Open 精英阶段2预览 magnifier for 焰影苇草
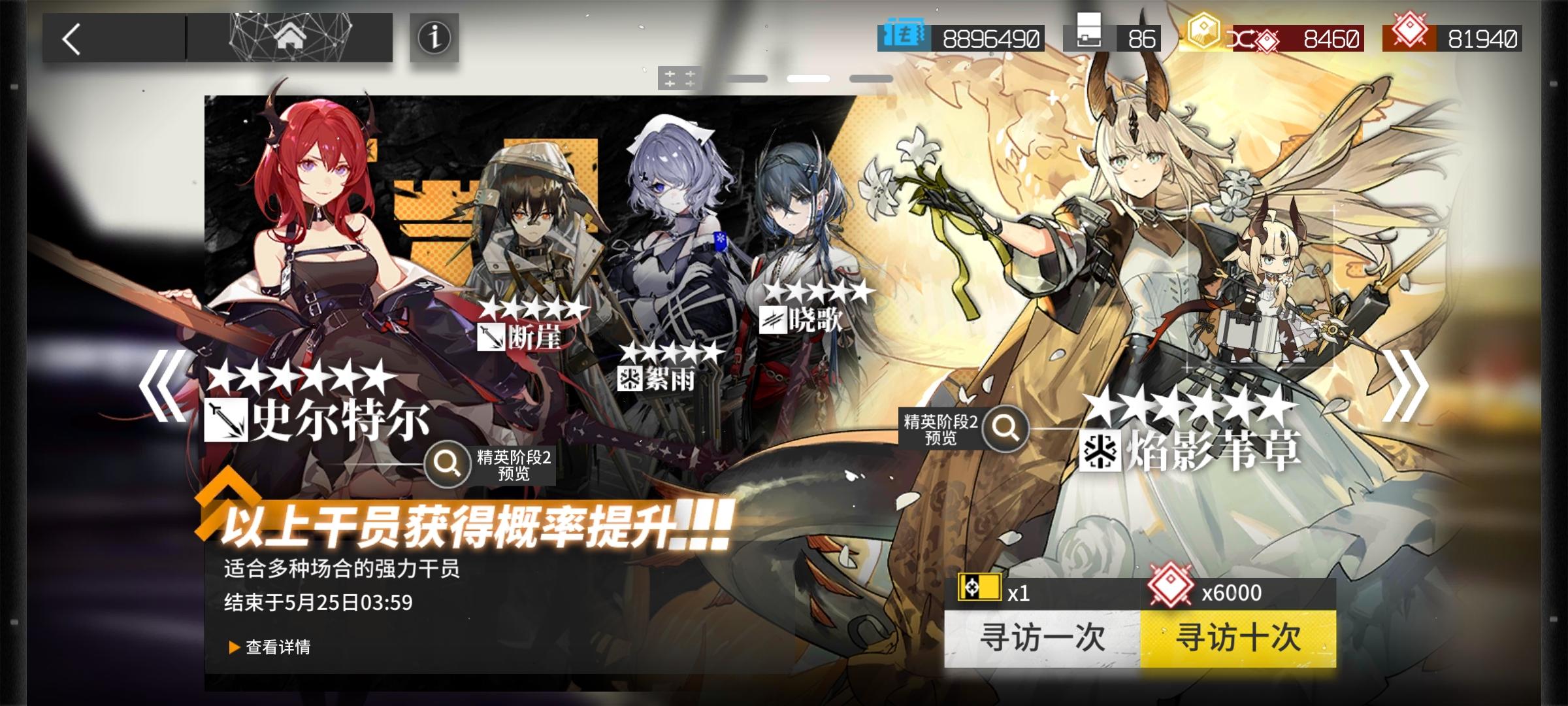This screenshot has width=1568, height=706. tap(1005, 428)
